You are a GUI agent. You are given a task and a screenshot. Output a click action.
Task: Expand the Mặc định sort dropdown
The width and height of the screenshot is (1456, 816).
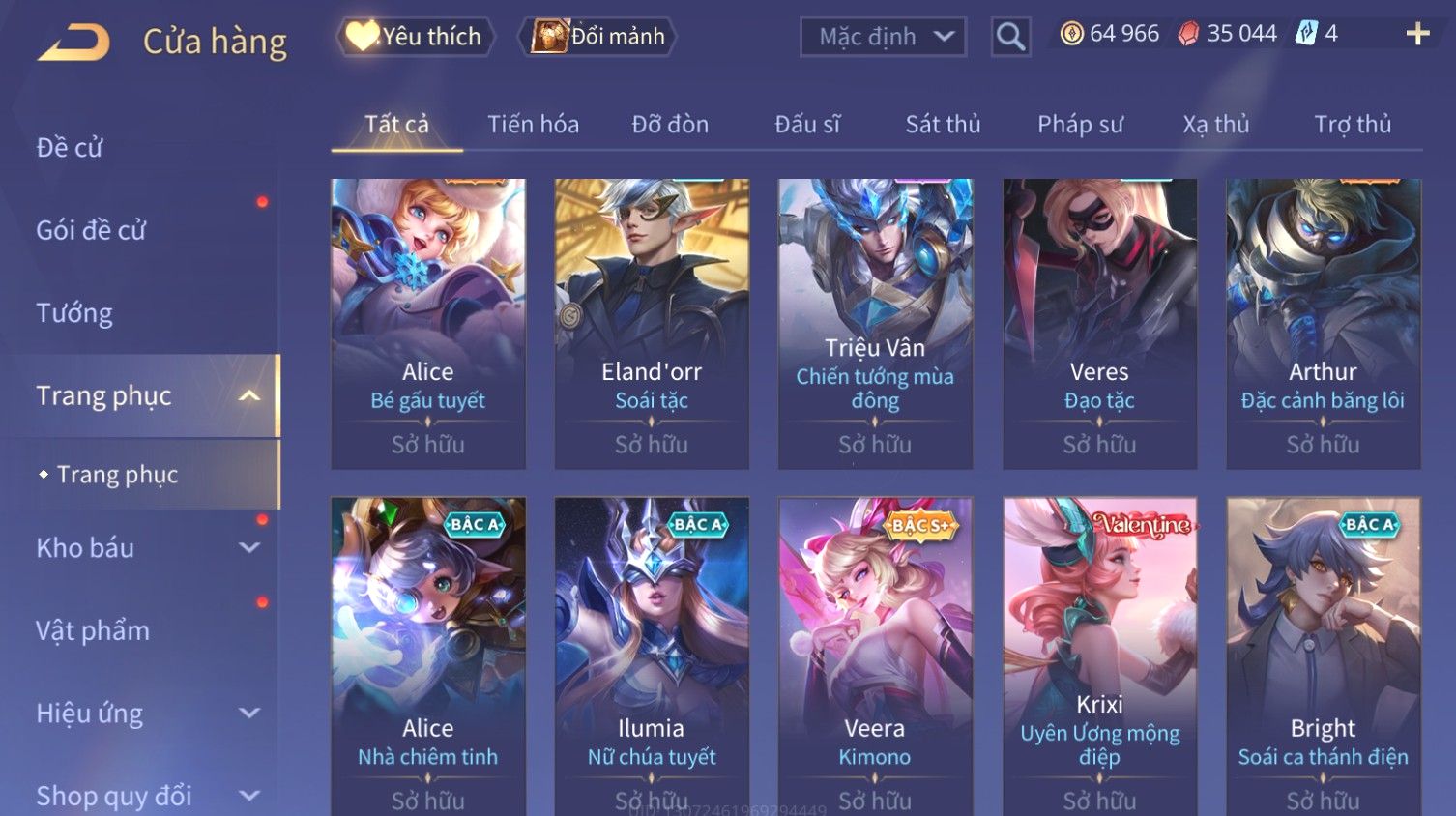883,37
